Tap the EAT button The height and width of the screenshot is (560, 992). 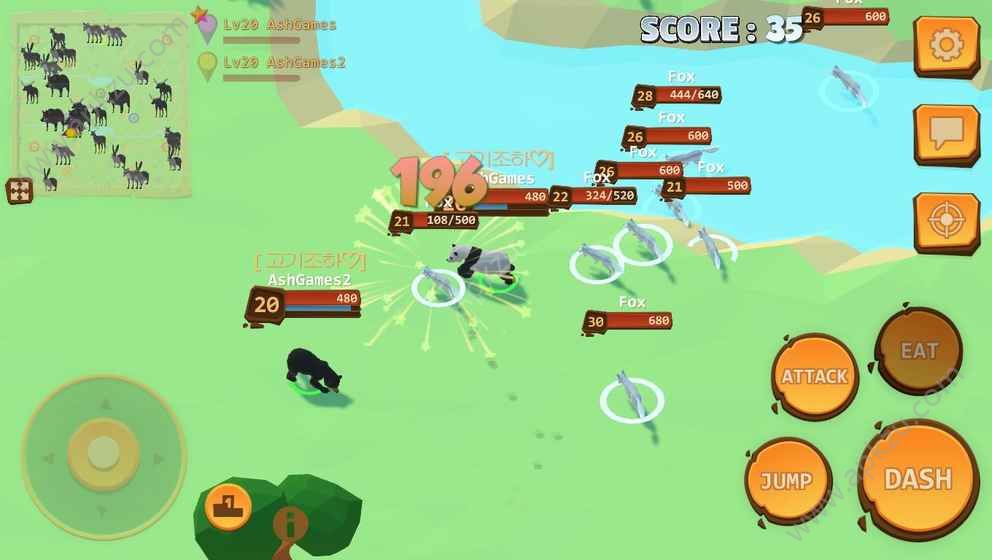[919, 351]
